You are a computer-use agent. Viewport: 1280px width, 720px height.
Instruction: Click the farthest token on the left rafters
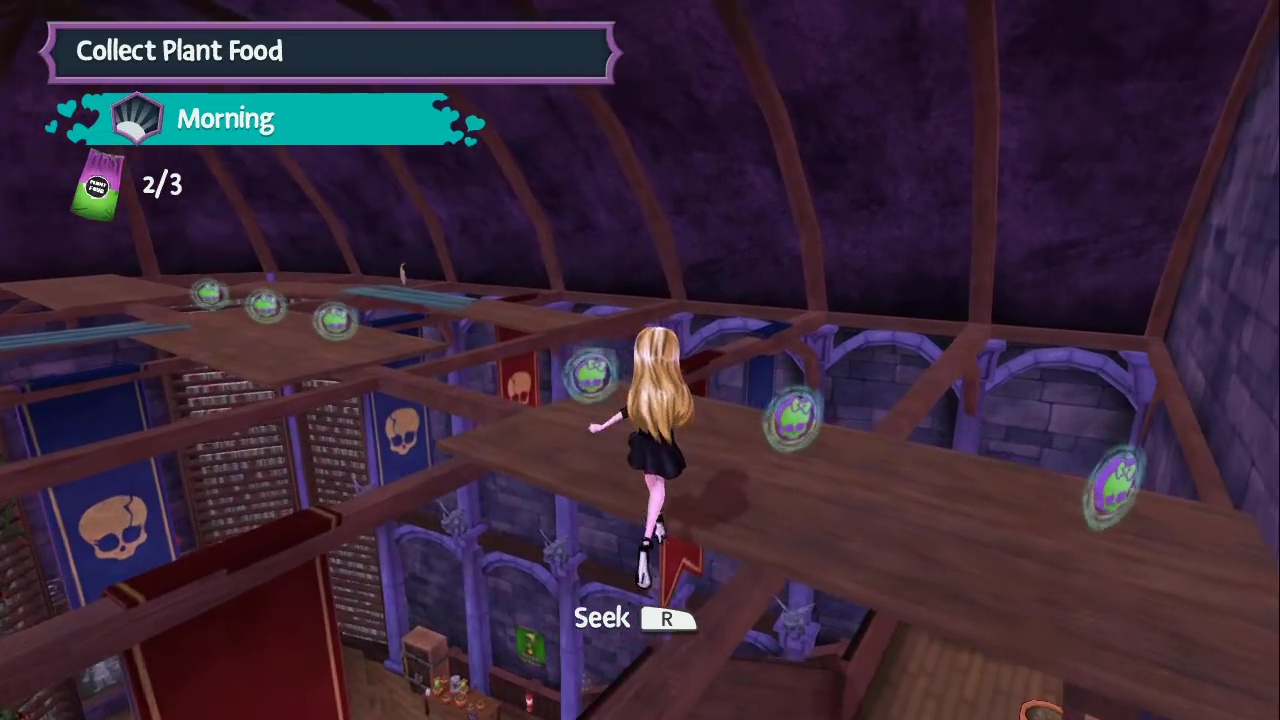point(208,293)
